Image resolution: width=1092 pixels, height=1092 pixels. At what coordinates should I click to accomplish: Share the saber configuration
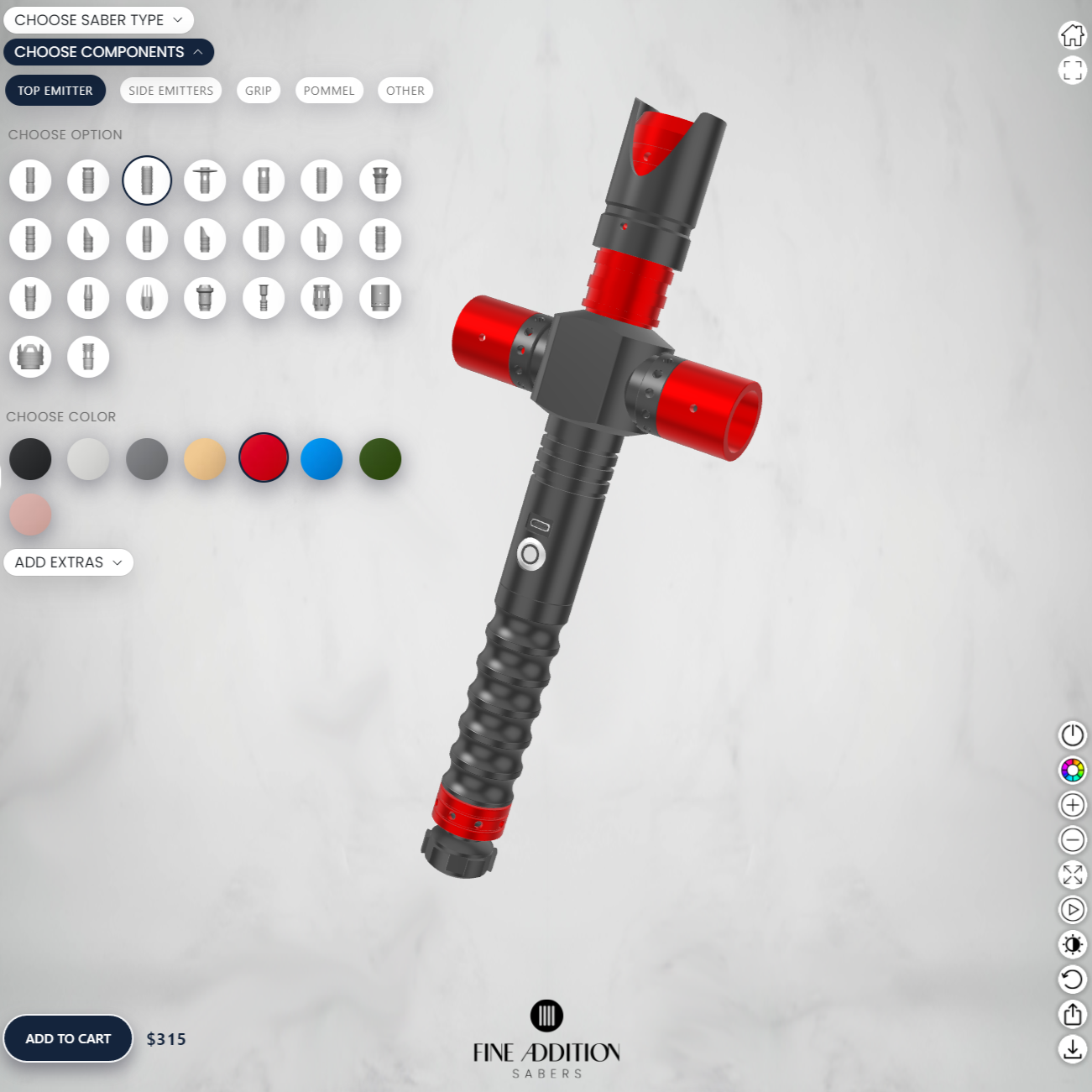click(1072, 1015)
